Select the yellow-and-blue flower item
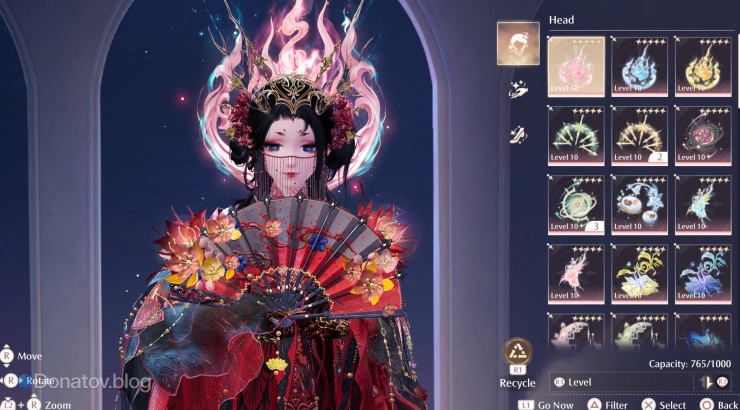Image resolution: width=740 pixels, height=410 pixels. click(639, 273)
